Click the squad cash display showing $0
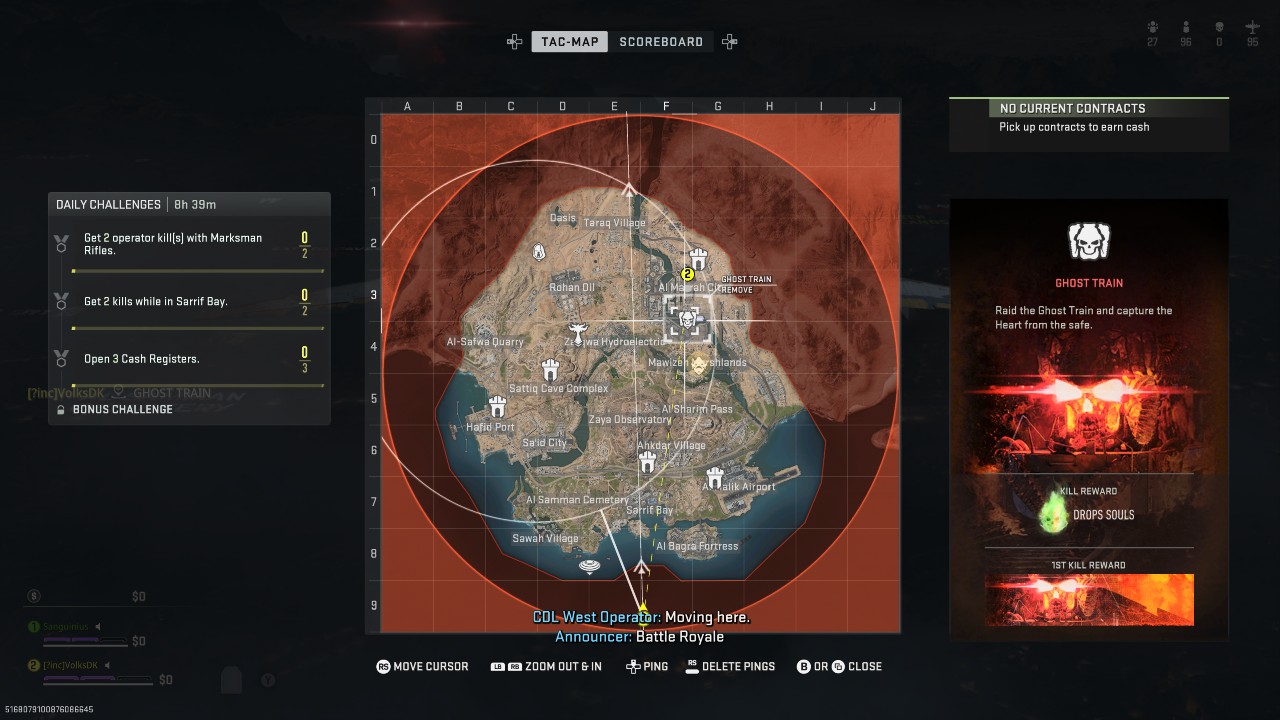The image size is (1280, 720). 138,596
